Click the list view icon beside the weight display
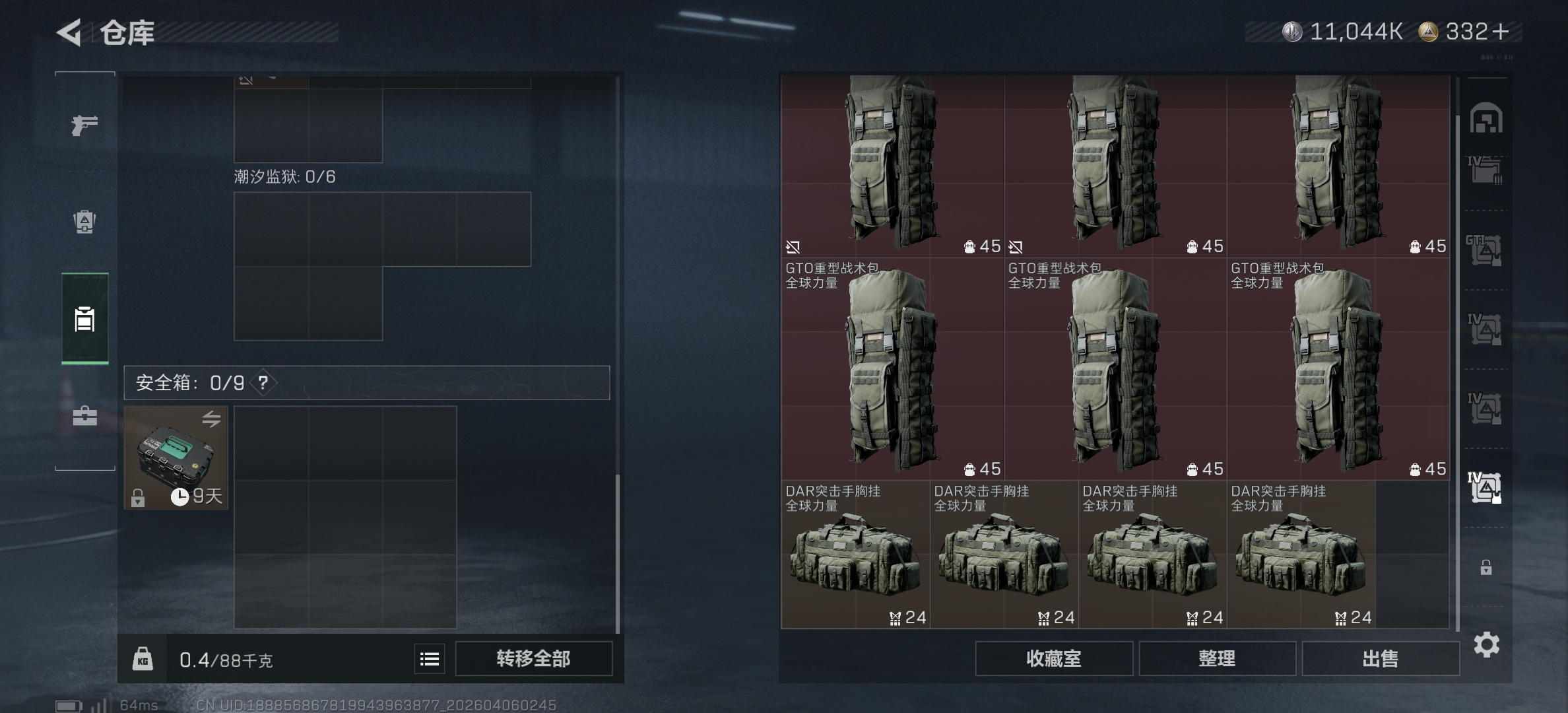1568x713 pixels. coord(428,658)
